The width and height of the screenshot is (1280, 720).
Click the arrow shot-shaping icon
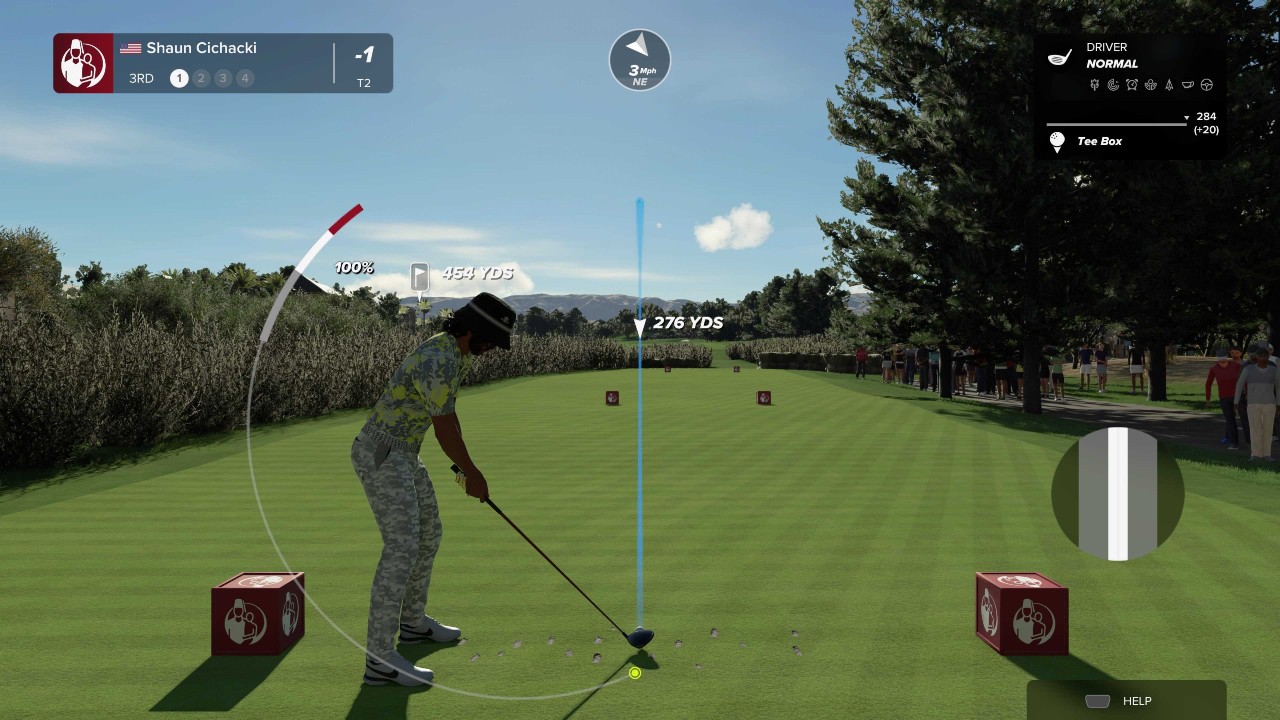tap(1170, 85)
